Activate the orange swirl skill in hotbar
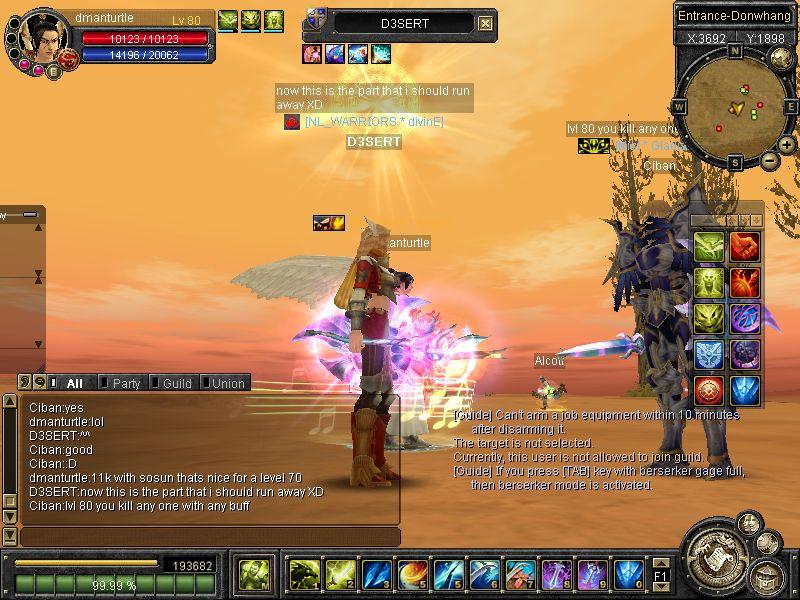This screenshot has height=600, width=800. click(x=413, y=574)
